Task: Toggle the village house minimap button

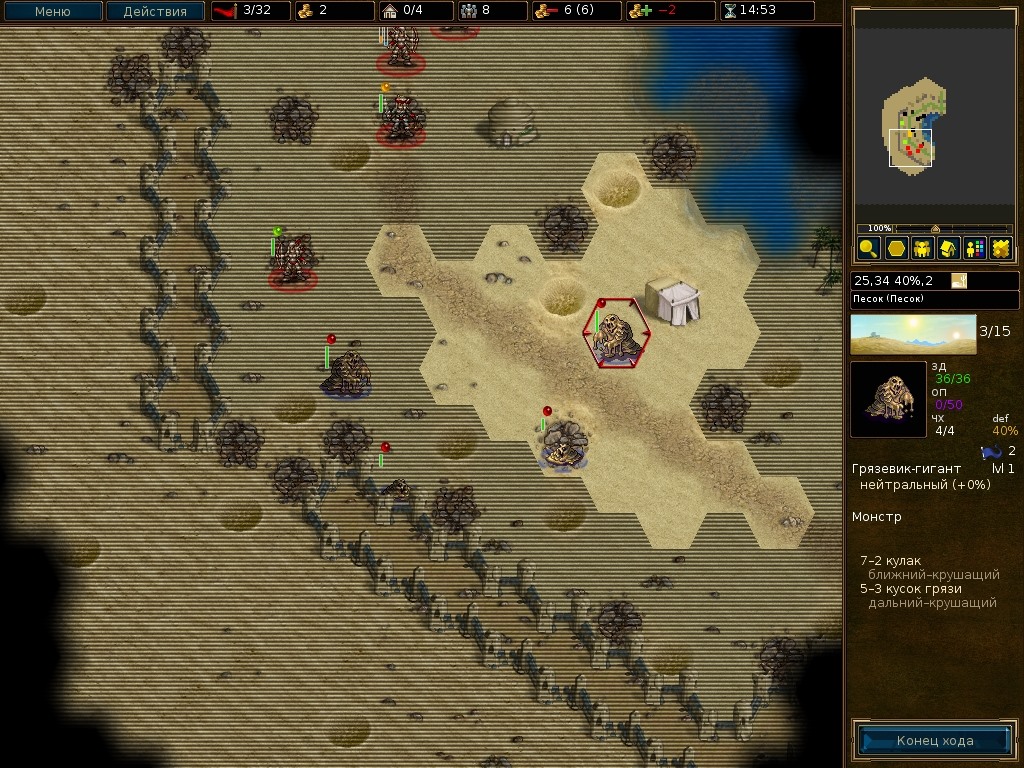Action: click(x=948, y=248)
